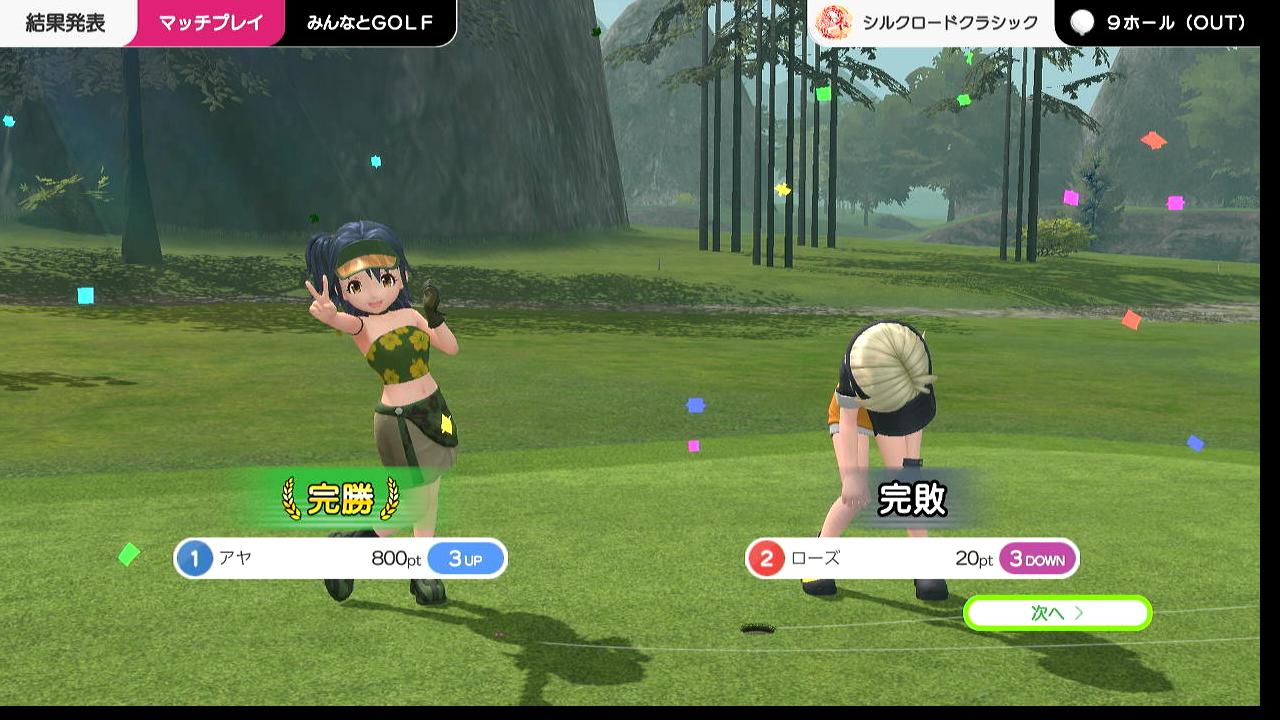Continue with the 次へ button
The height and width of the screenshot is (720, 1280).
1057,613
